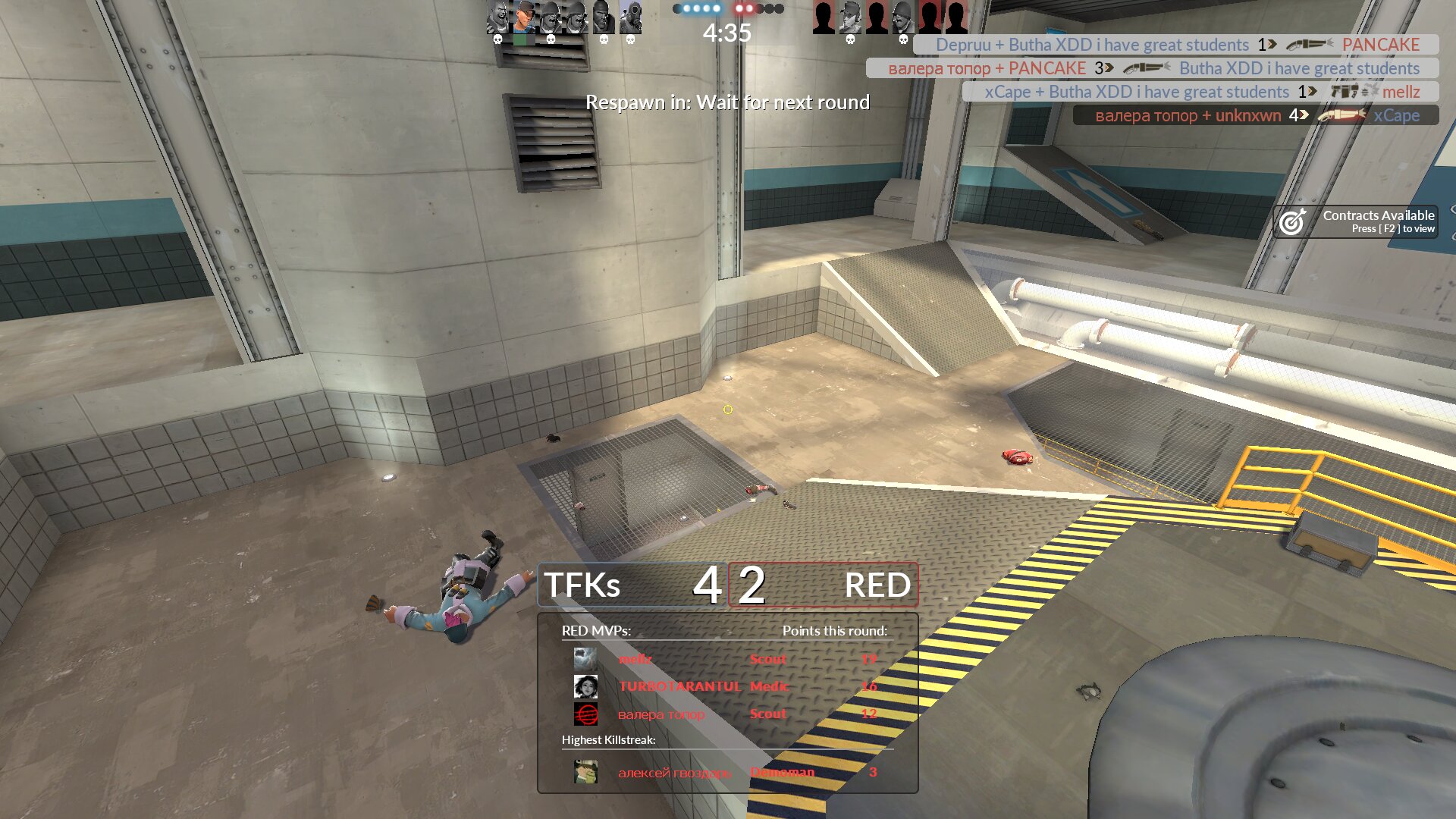Click the kill feed entry where PANCAKE was killed
Viewport: 1456px width, 819px height.
click(1176, 45)
